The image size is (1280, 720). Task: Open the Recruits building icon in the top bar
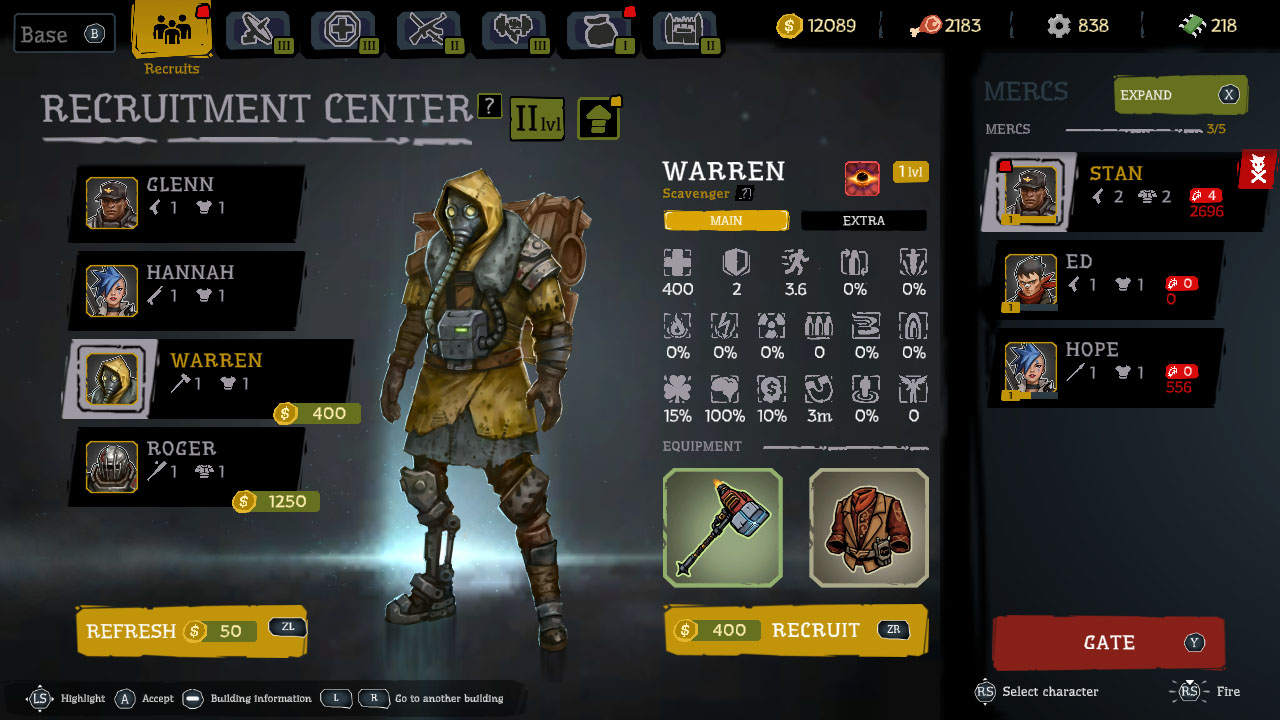pyautogui.click(x=170, y=30)
